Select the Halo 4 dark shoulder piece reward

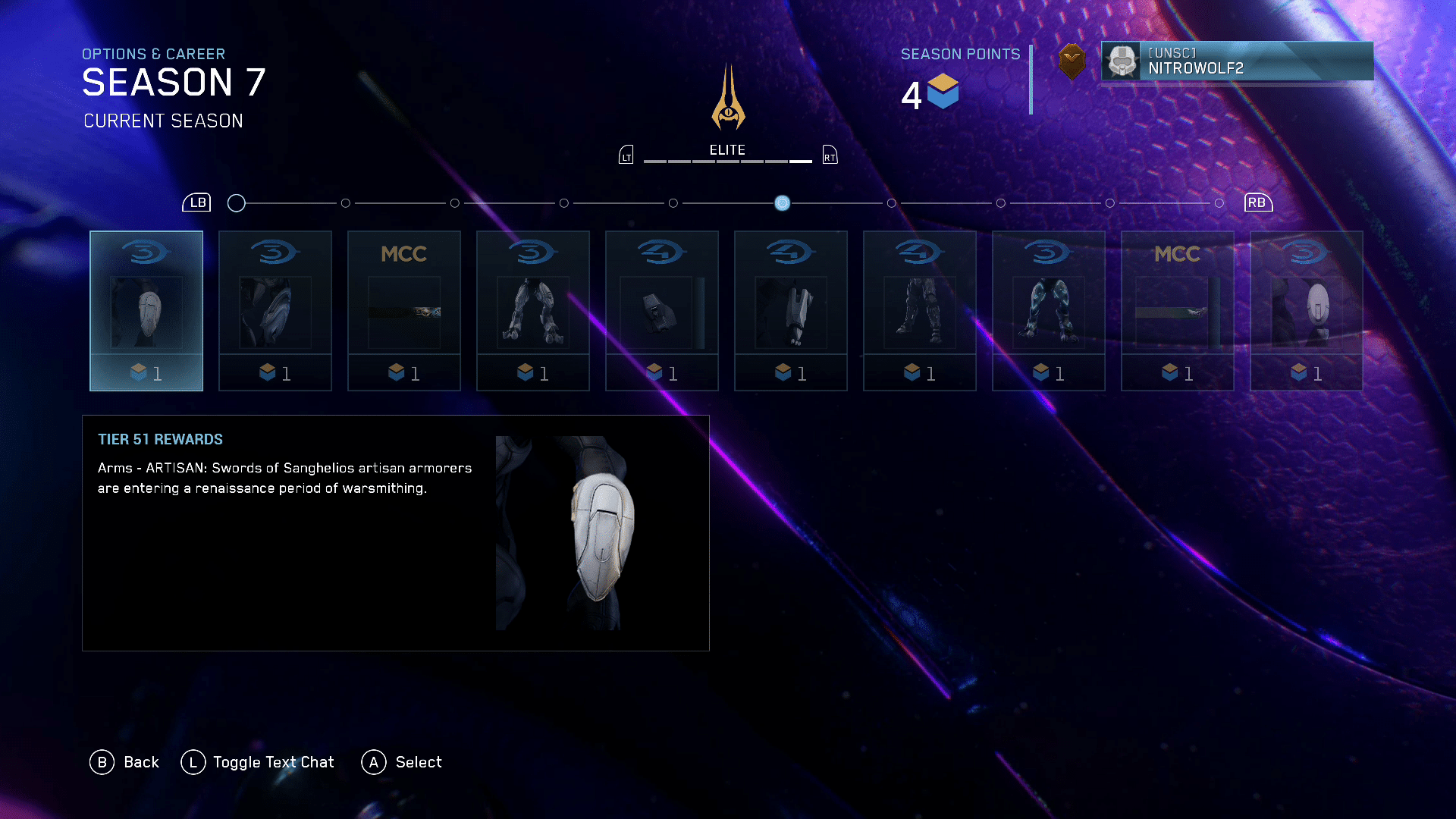pyautogui.click(x=662, y=310)
